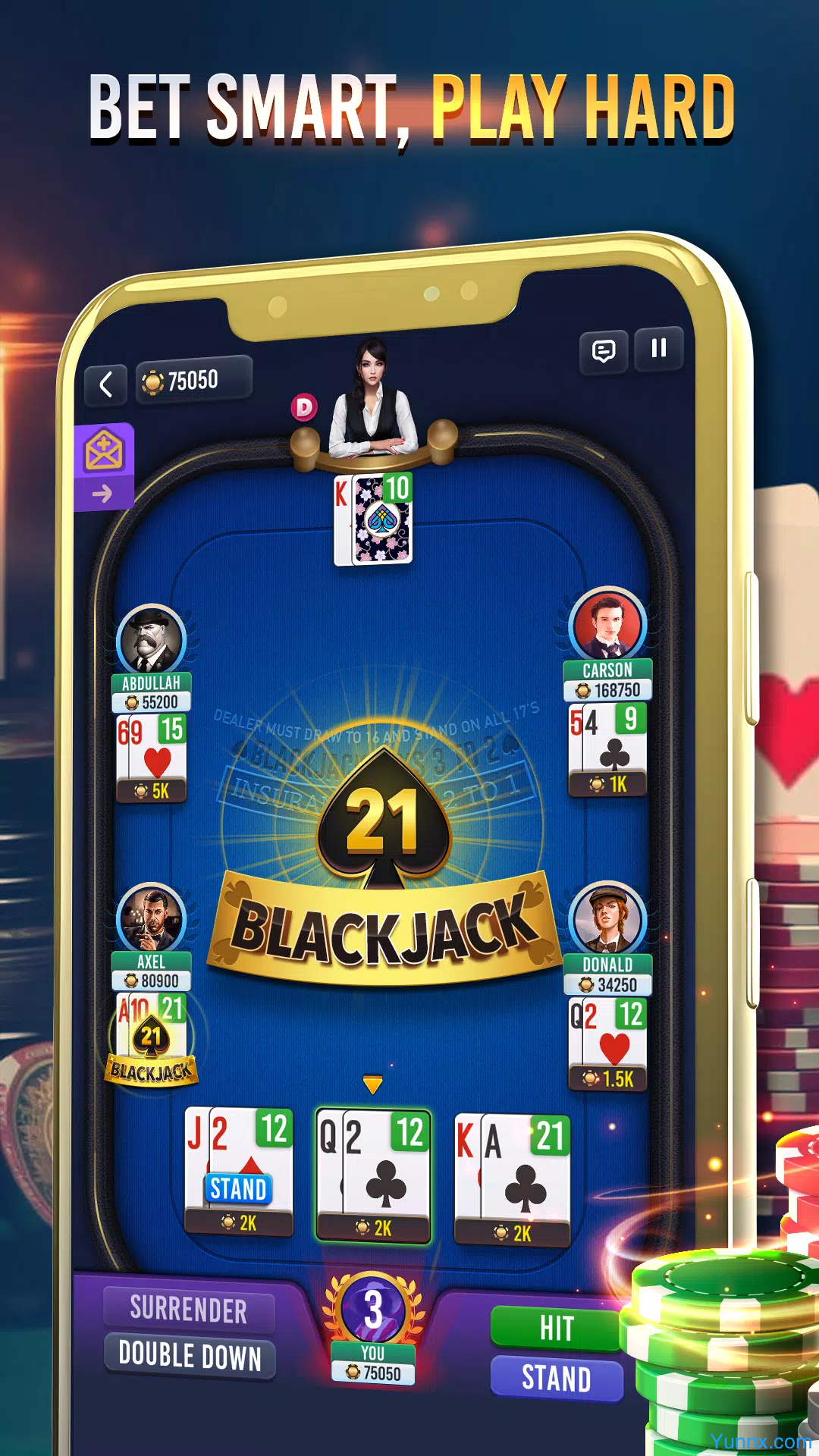
Task: Select the K A hand totaling 21
Action: click(512, 1179)
